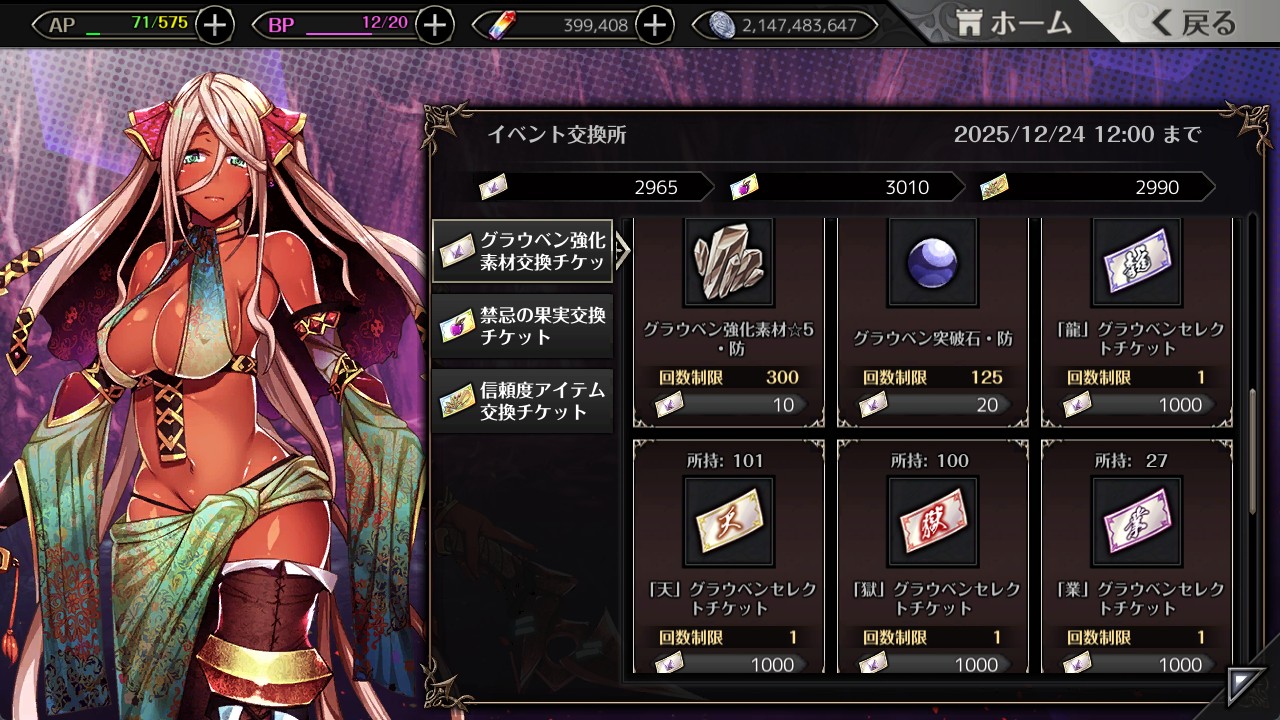This screenshot has height=720, width=1280.
Task: Buy more rainbow crystals with the plus button
Action: click(x=654, y=25)
